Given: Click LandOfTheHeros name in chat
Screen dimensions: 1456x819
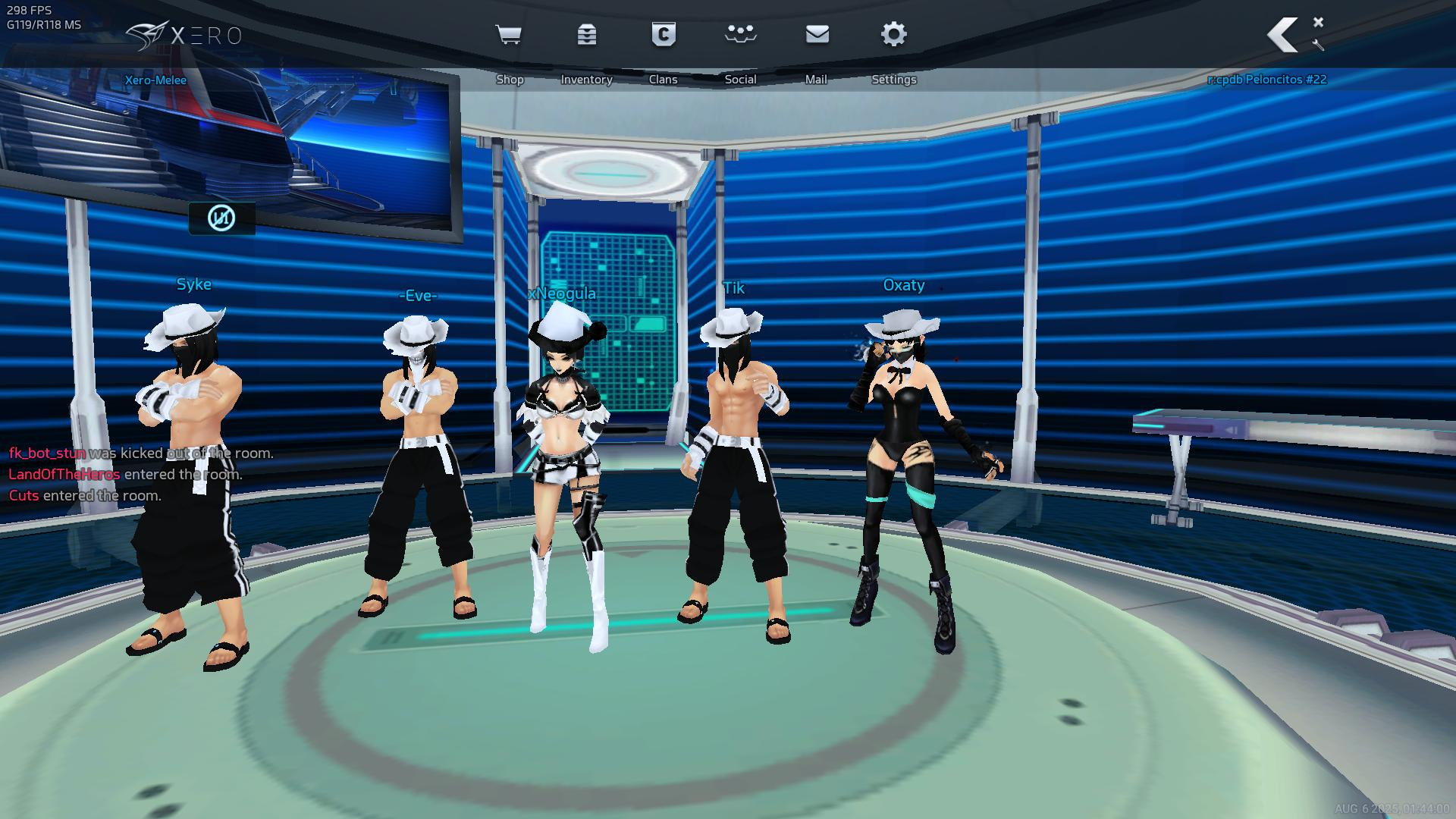Looking at the screenshot, I should point(64,475).
